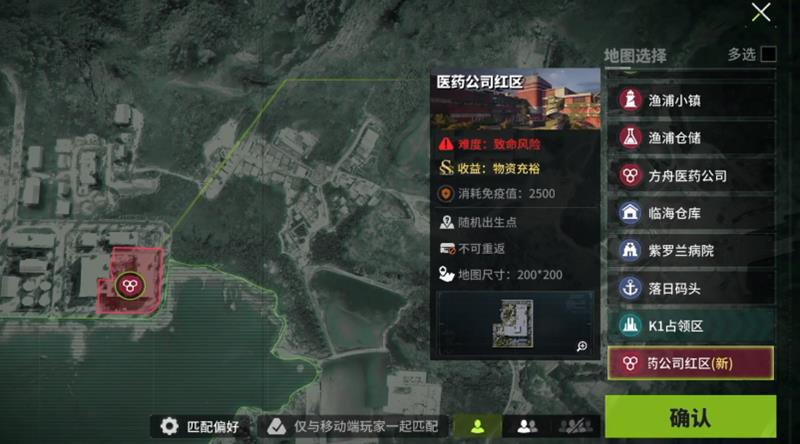This screenshot has width=800, height=444.
Task: Switch to two-player team mode
Action: point(526,427)
